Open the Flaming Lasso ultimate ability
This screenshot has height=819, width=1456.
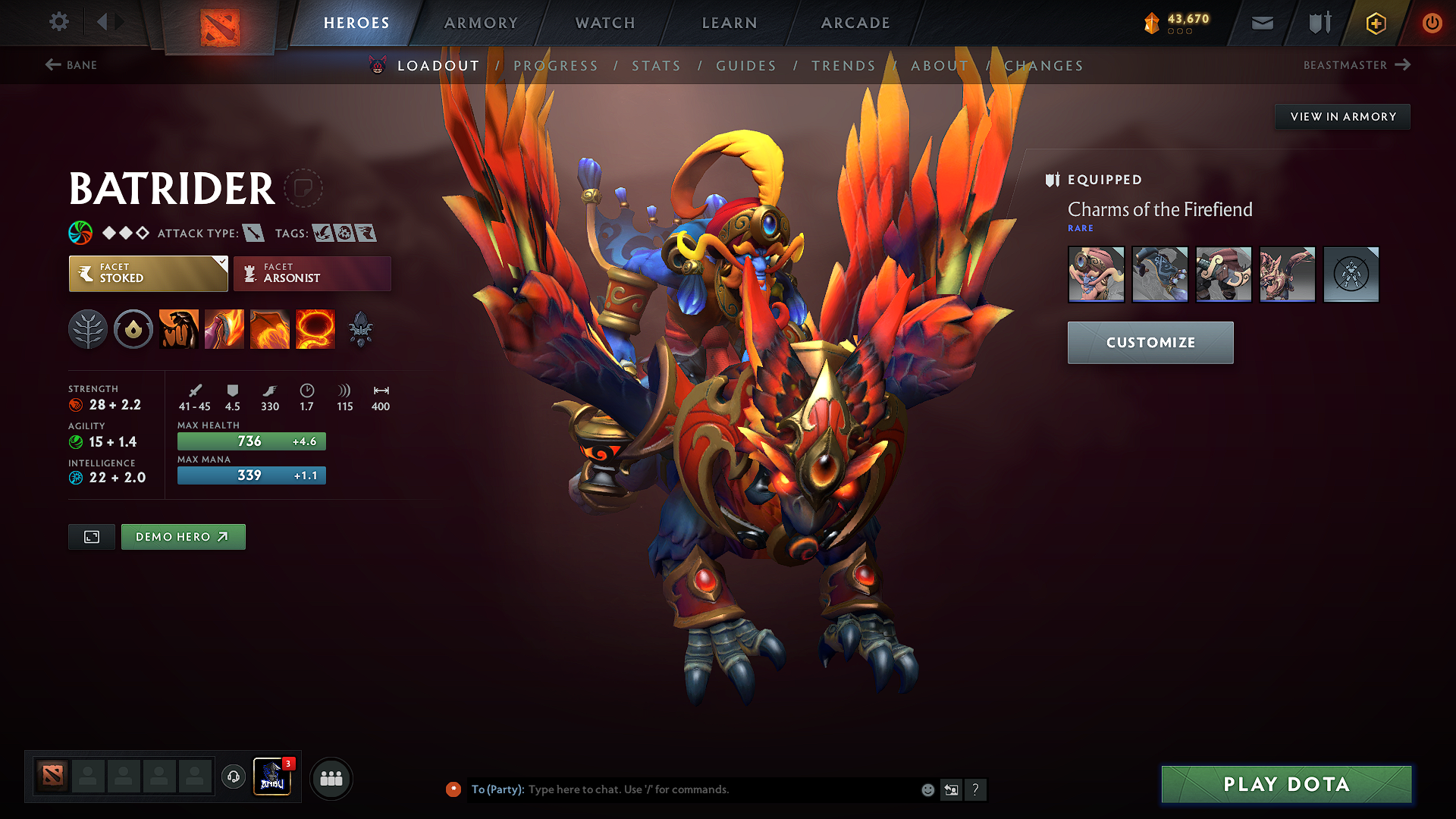315,329
